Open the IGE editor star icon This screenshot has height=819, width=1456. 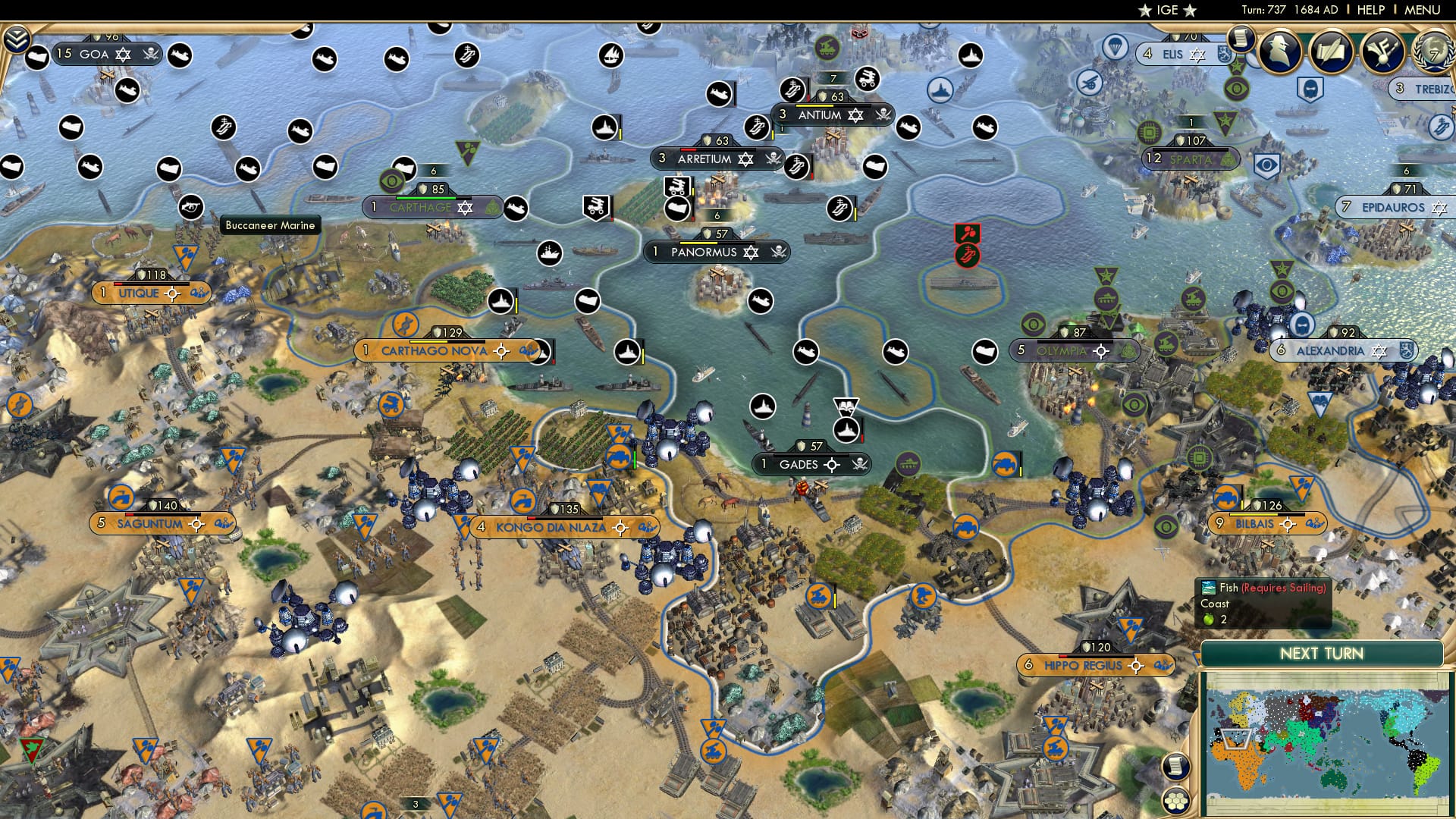click(x=1145, y=11)
